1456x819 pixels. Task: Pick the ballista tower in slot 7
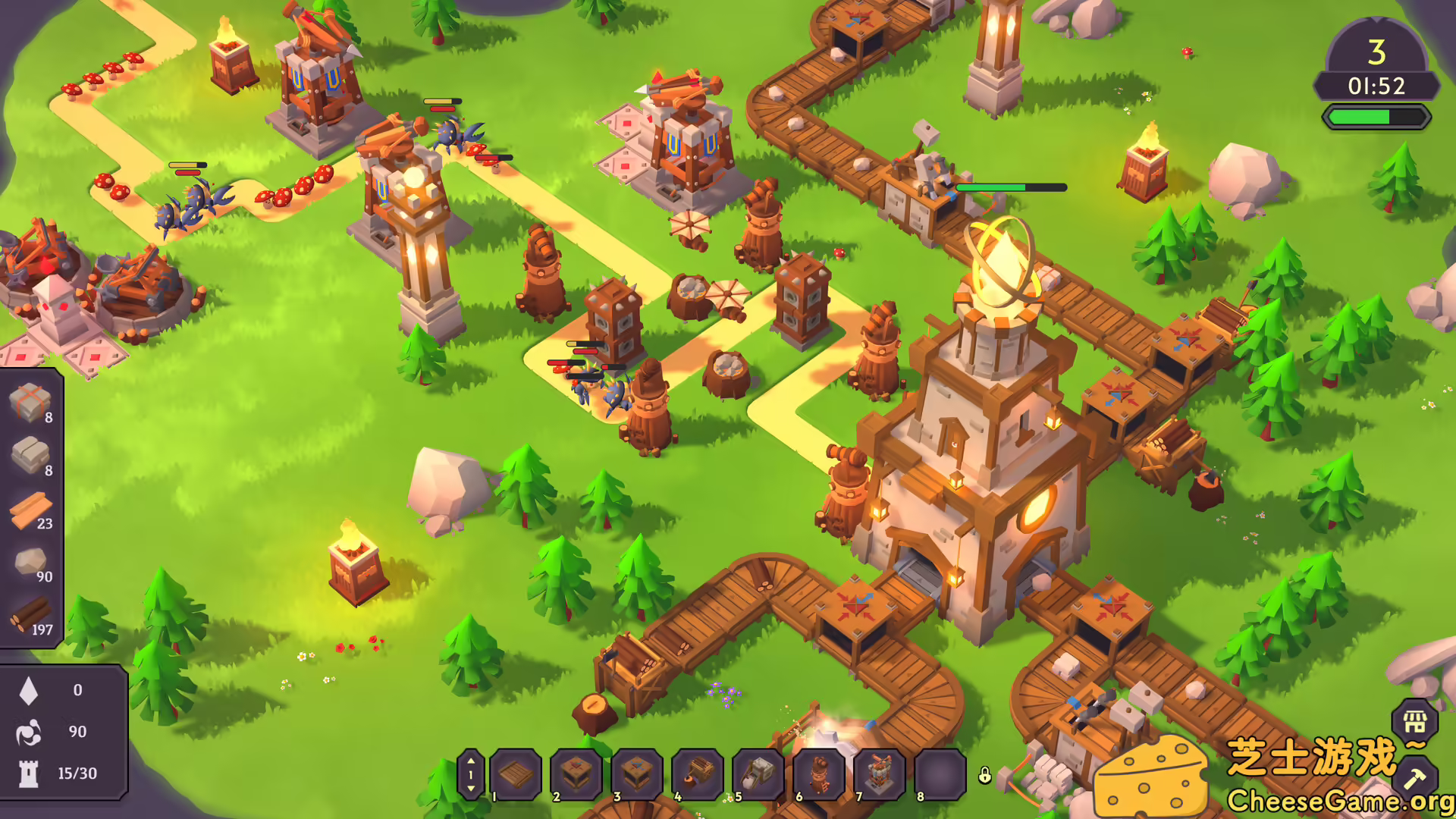pyautogui.click(x=880, y=774)
